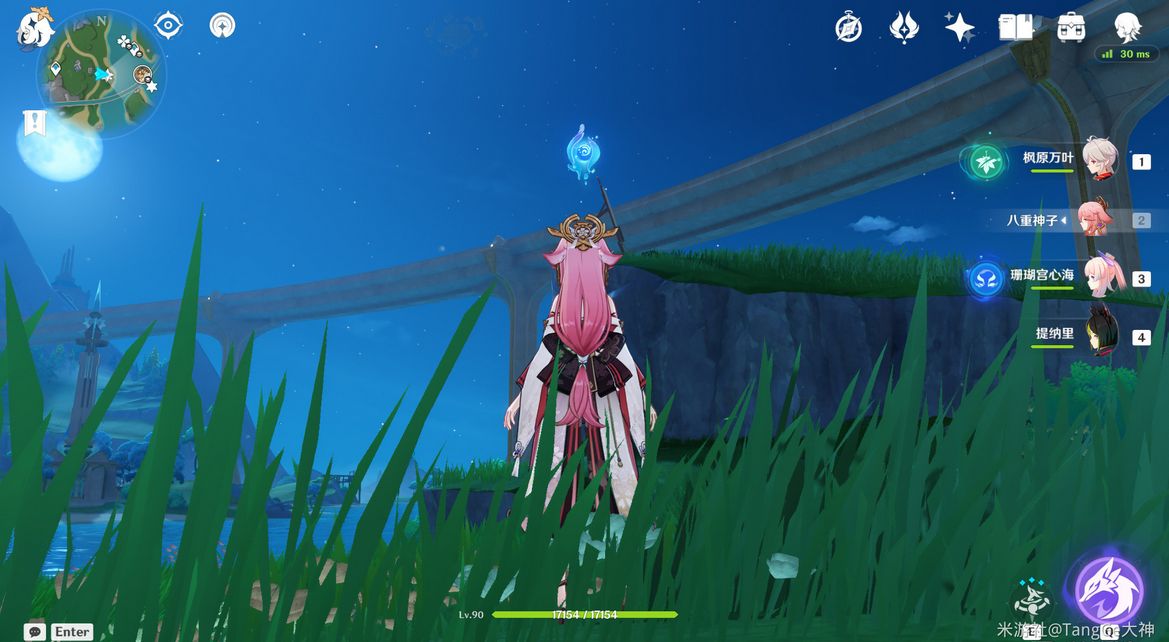Switch to party member 枫原万叶

(1098, 160)
